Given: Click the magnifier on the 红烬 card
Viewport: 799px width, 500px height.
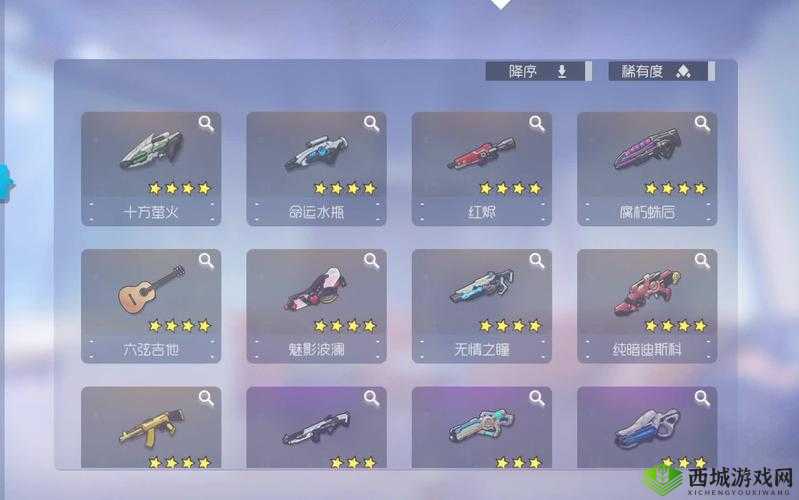Looking at the screenshot, I should click(x=537, y=124).
